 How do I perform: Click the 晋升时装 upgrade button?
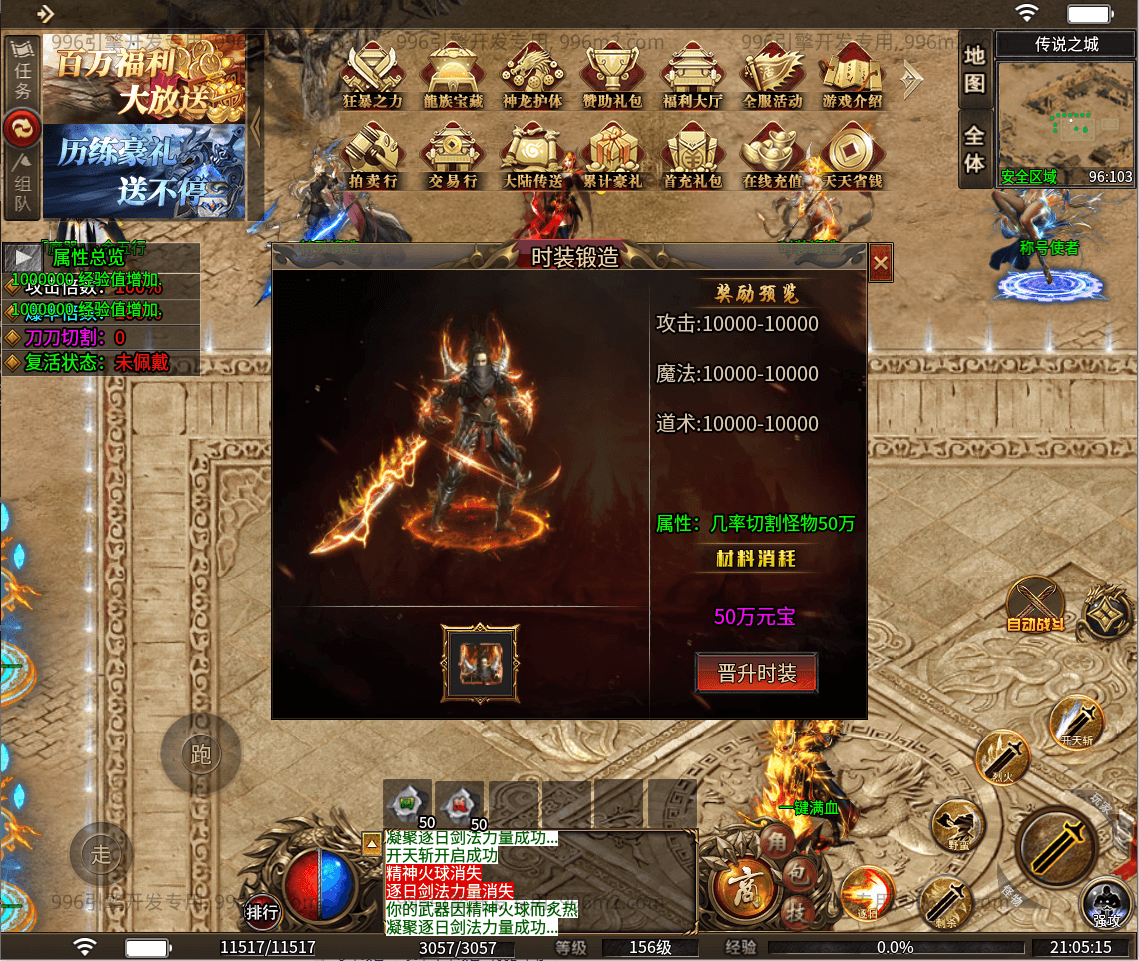point(756,673)
